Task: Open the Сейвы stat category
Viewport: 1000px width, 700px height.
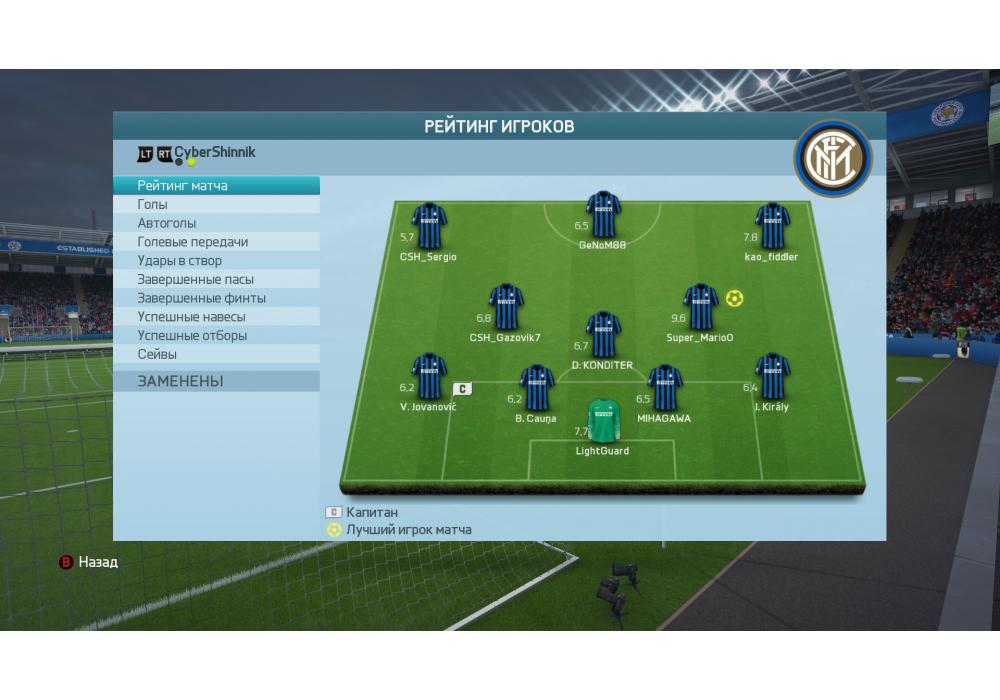Action: pyautogui.click(x=216, y=354)
